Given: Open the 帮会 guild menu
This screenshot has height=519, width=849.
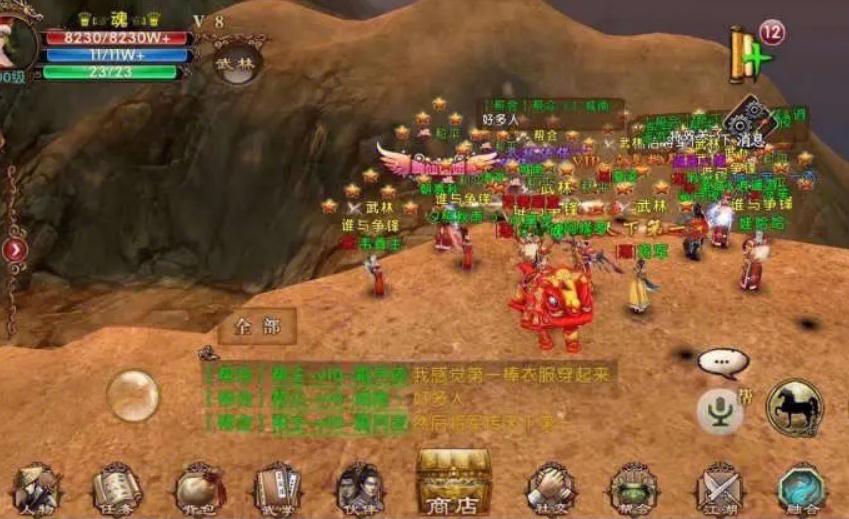Looking at the screenshot, I should [634, 488].
